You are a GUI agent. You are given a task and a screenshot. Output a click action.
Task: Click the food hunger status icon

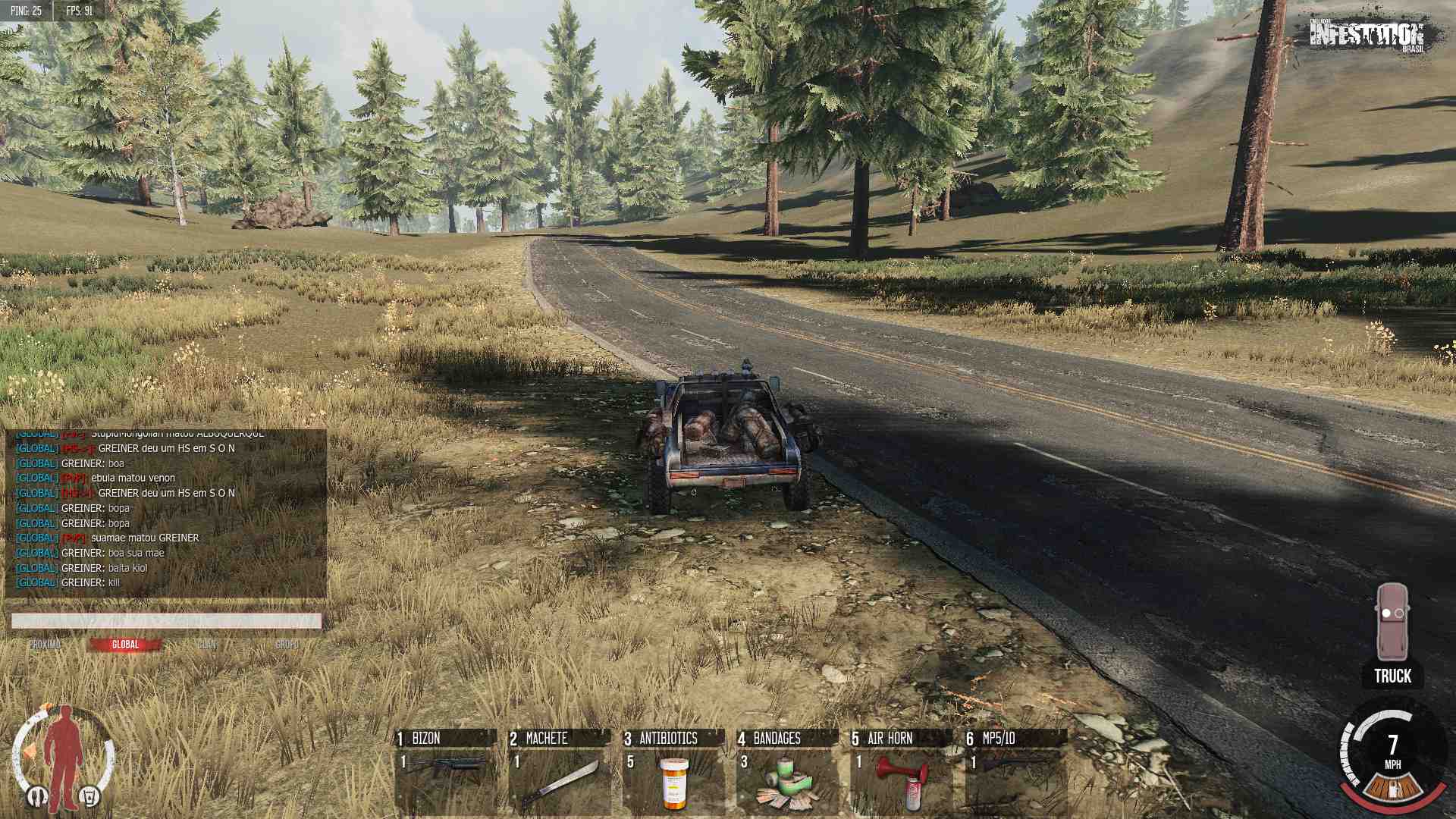37,796
